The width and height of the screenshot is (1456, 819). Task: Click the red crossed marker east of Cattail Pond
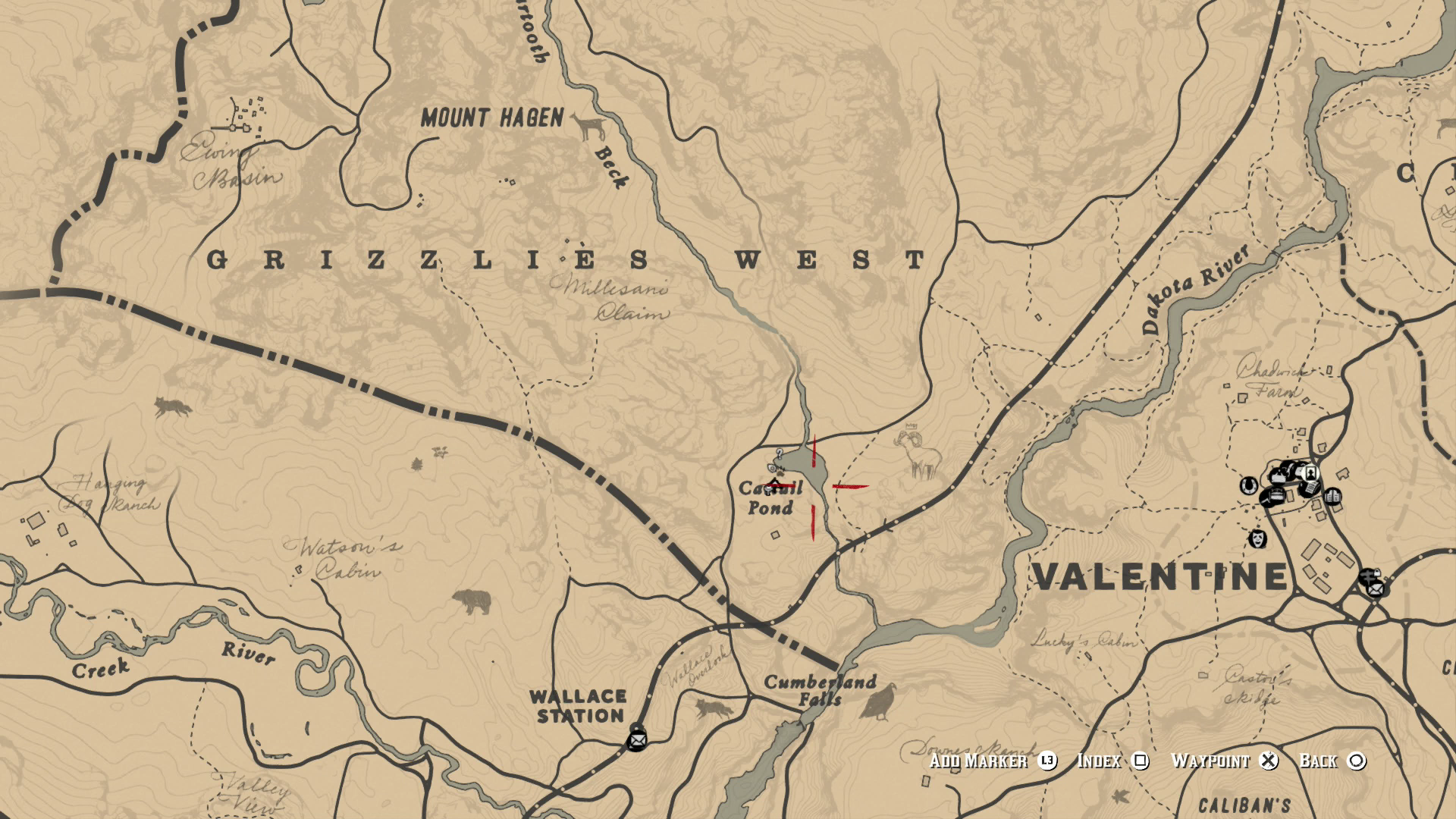tap(851, 486)
